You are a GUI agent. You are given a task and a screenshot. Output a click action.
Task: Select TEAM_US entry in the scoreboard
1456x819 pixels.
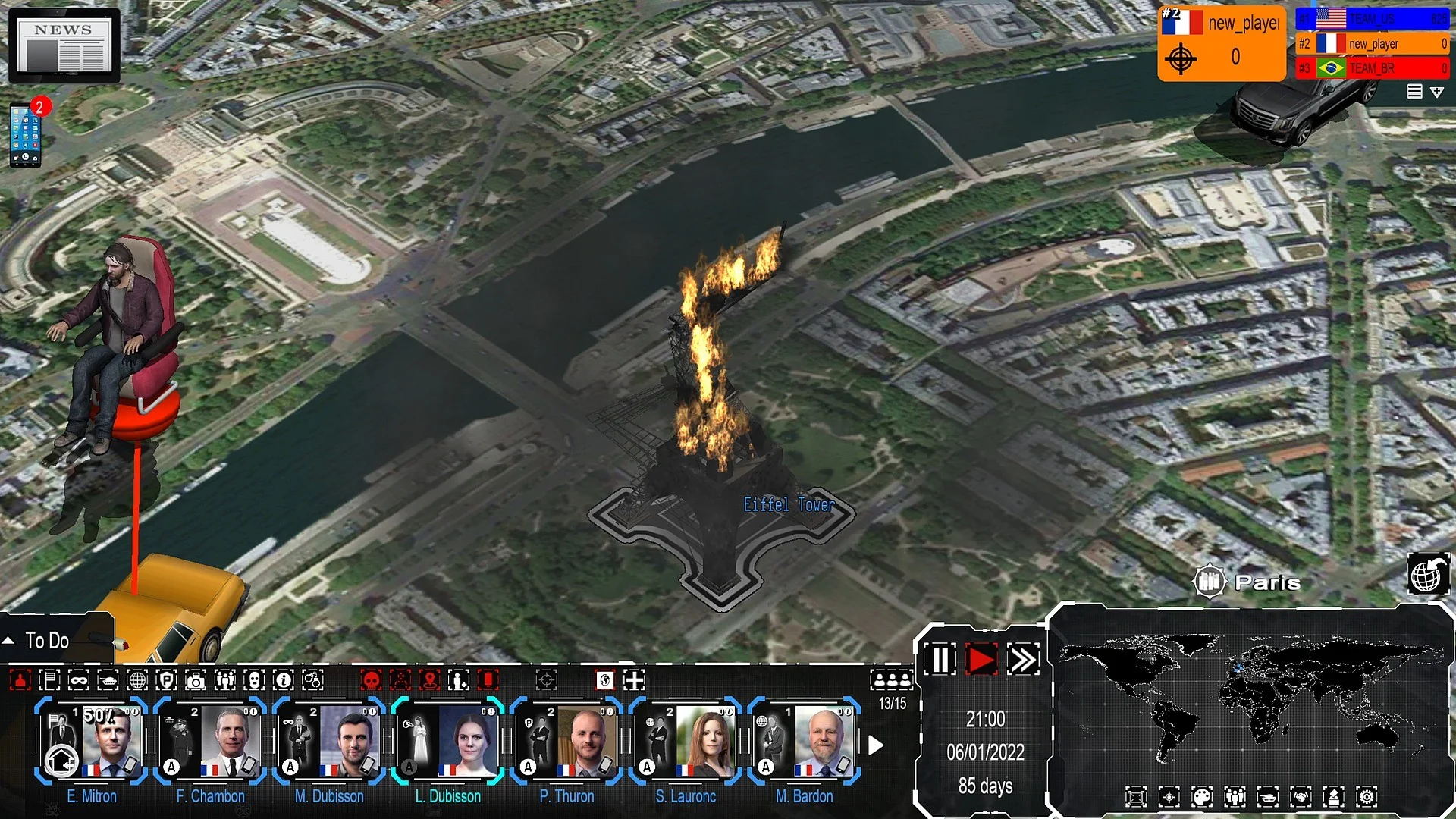click(1373, 19)
